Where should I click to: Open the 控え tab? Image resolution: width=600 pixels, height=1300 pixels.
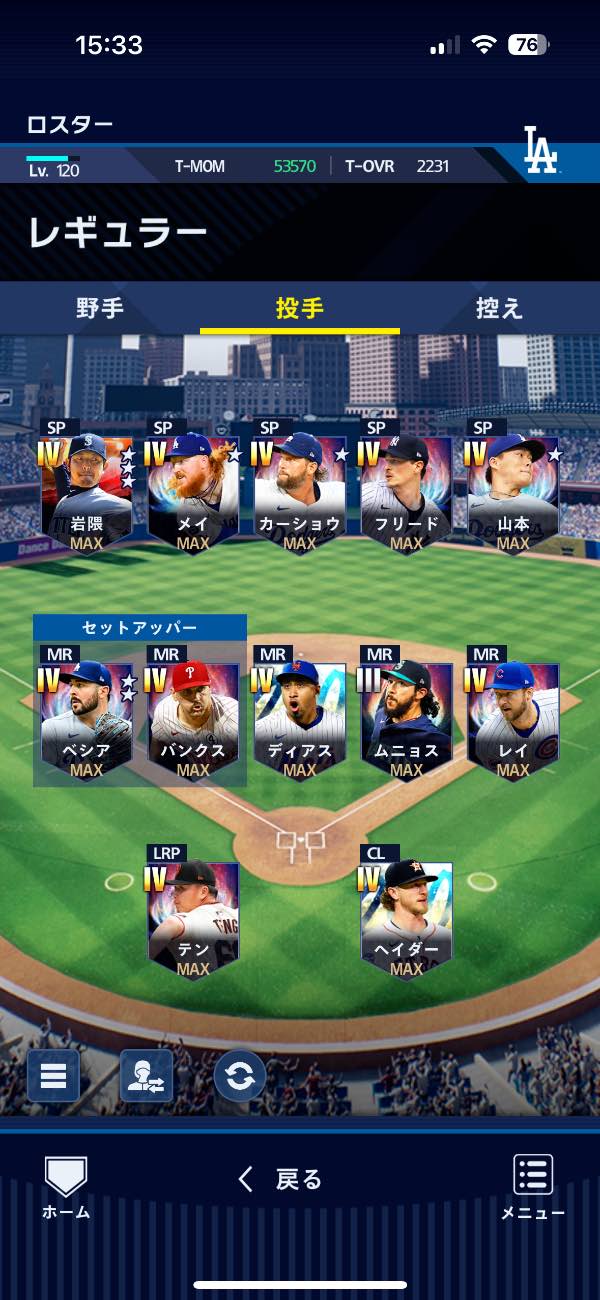click(x=499, y=308)
